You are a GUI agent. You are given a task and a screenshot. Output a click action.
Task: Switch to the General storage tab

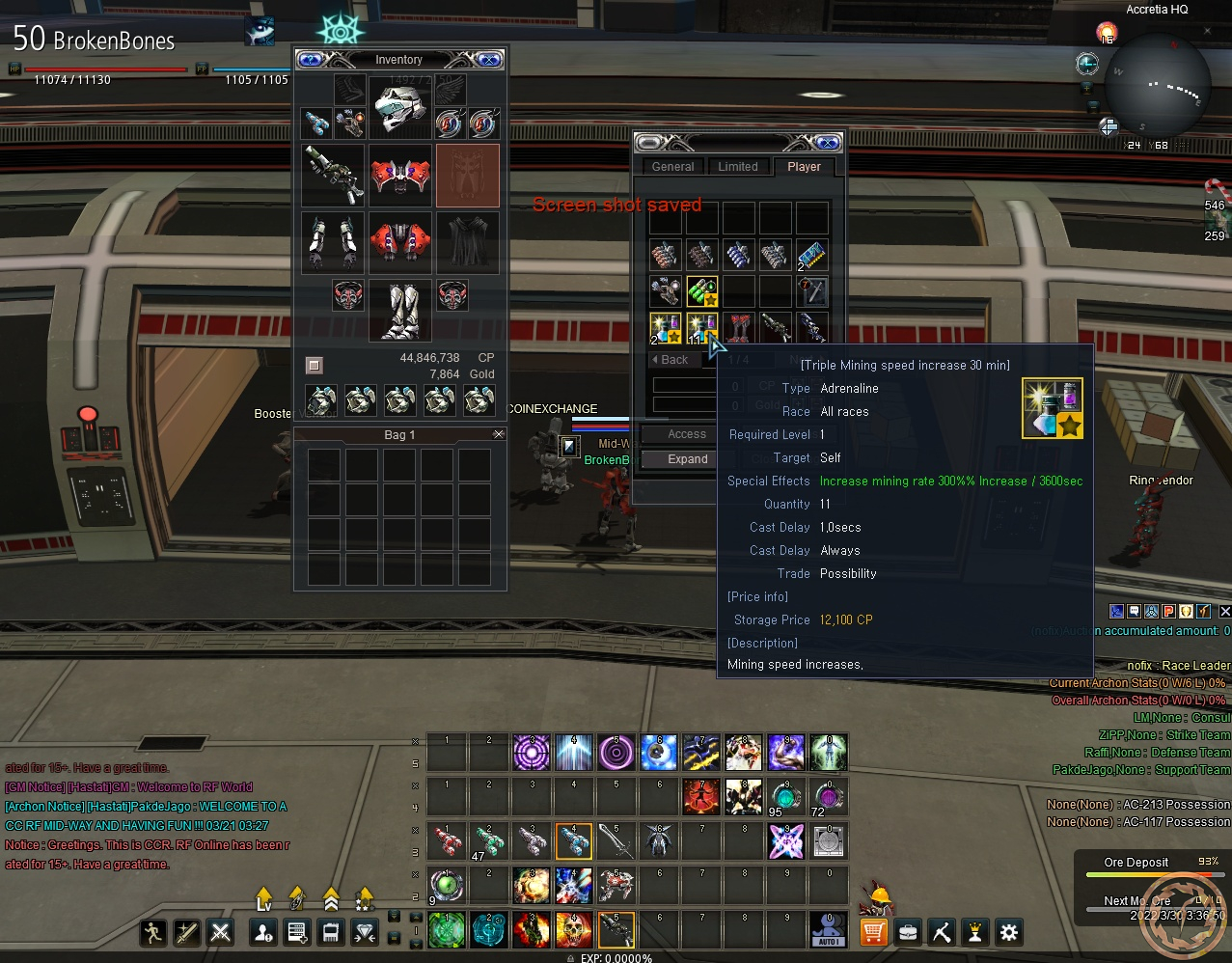[672, 167]
